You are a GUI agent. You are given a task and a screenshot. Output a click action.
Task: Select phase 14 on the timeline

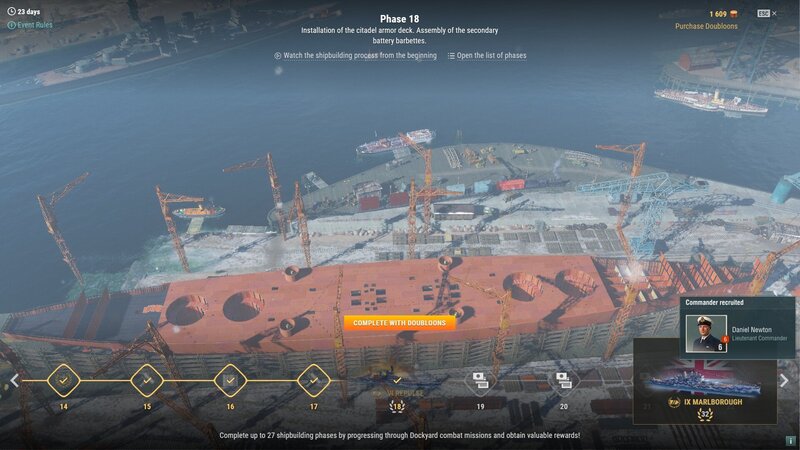64,380
